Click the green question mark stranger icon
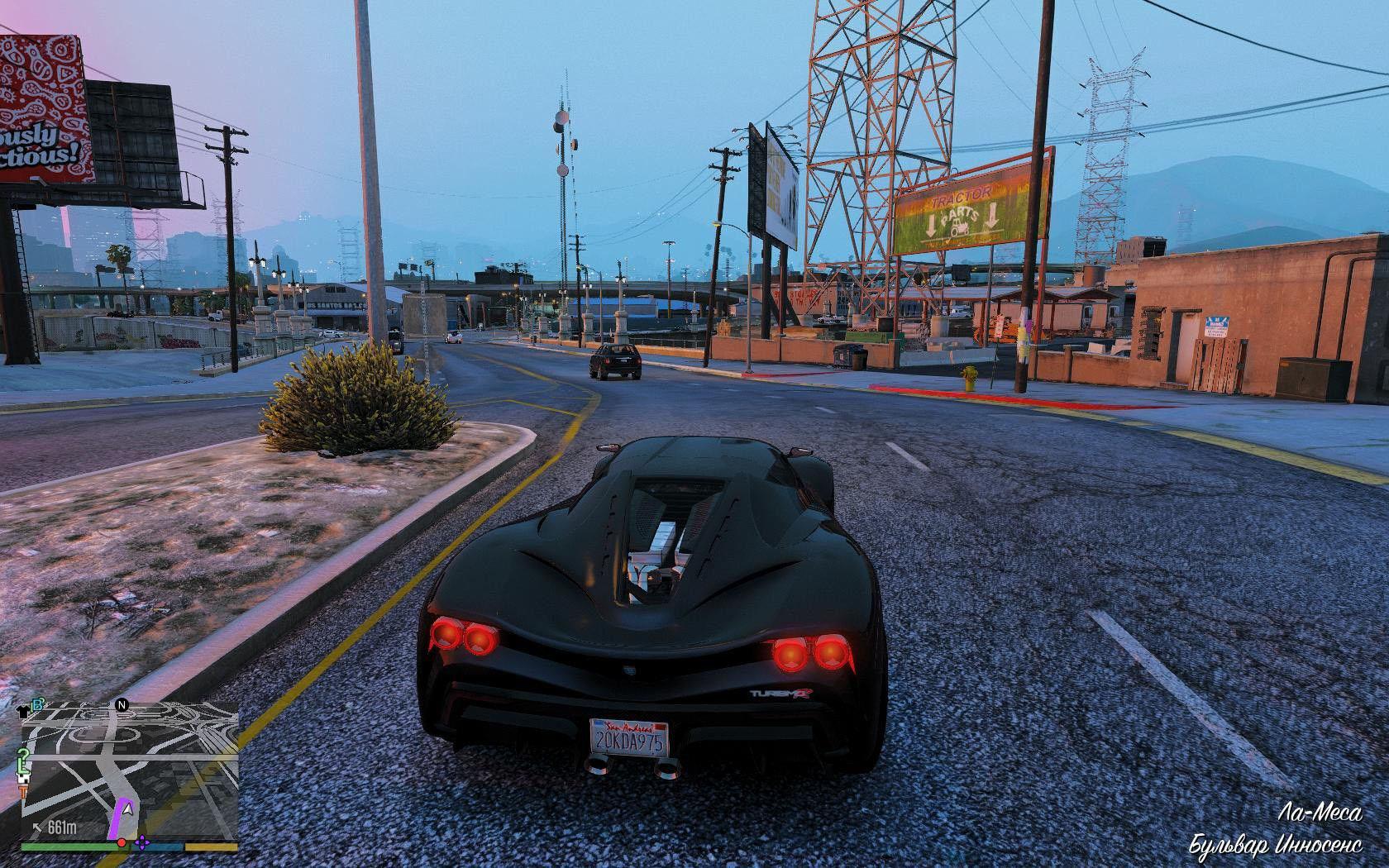Screen dimensions: 1389x868 pos(25,753)
